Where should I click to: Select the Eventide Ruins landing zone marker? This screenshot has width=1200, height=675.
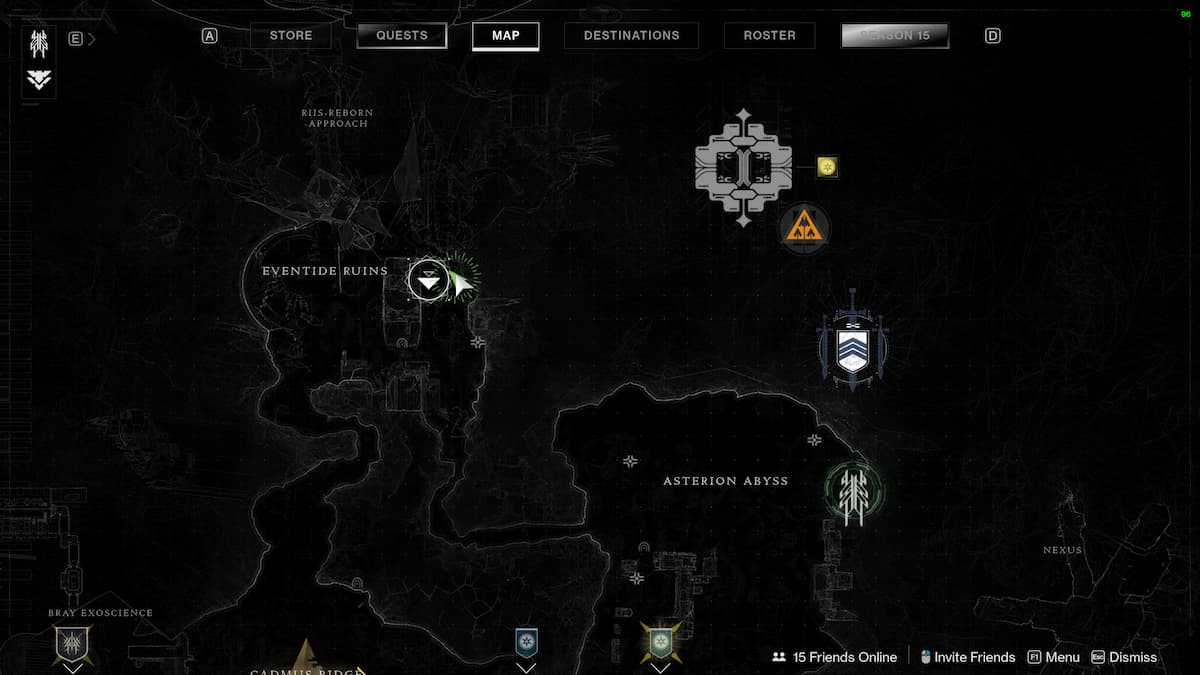coord(428,279)
